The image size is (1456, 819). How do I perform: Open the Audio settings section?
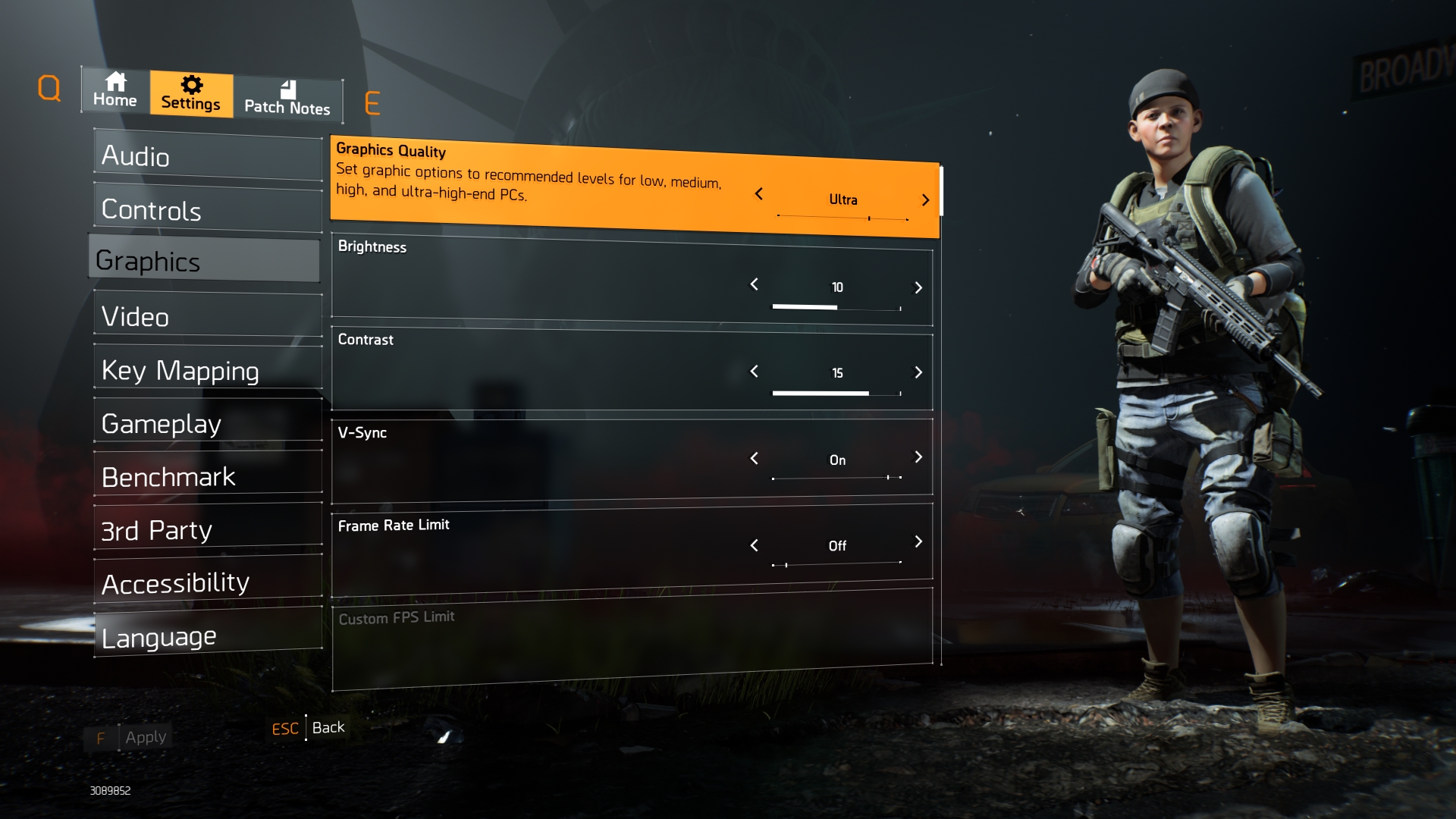pyautogui.click(x=208, y=156)
